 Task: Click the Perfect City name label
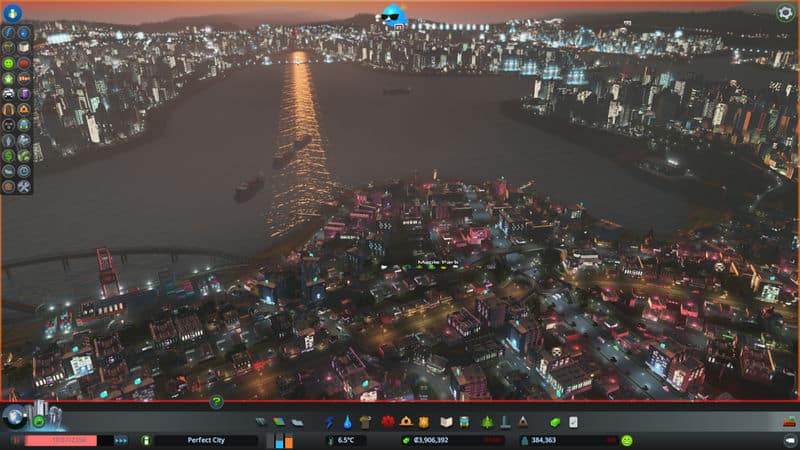point(205,440)
